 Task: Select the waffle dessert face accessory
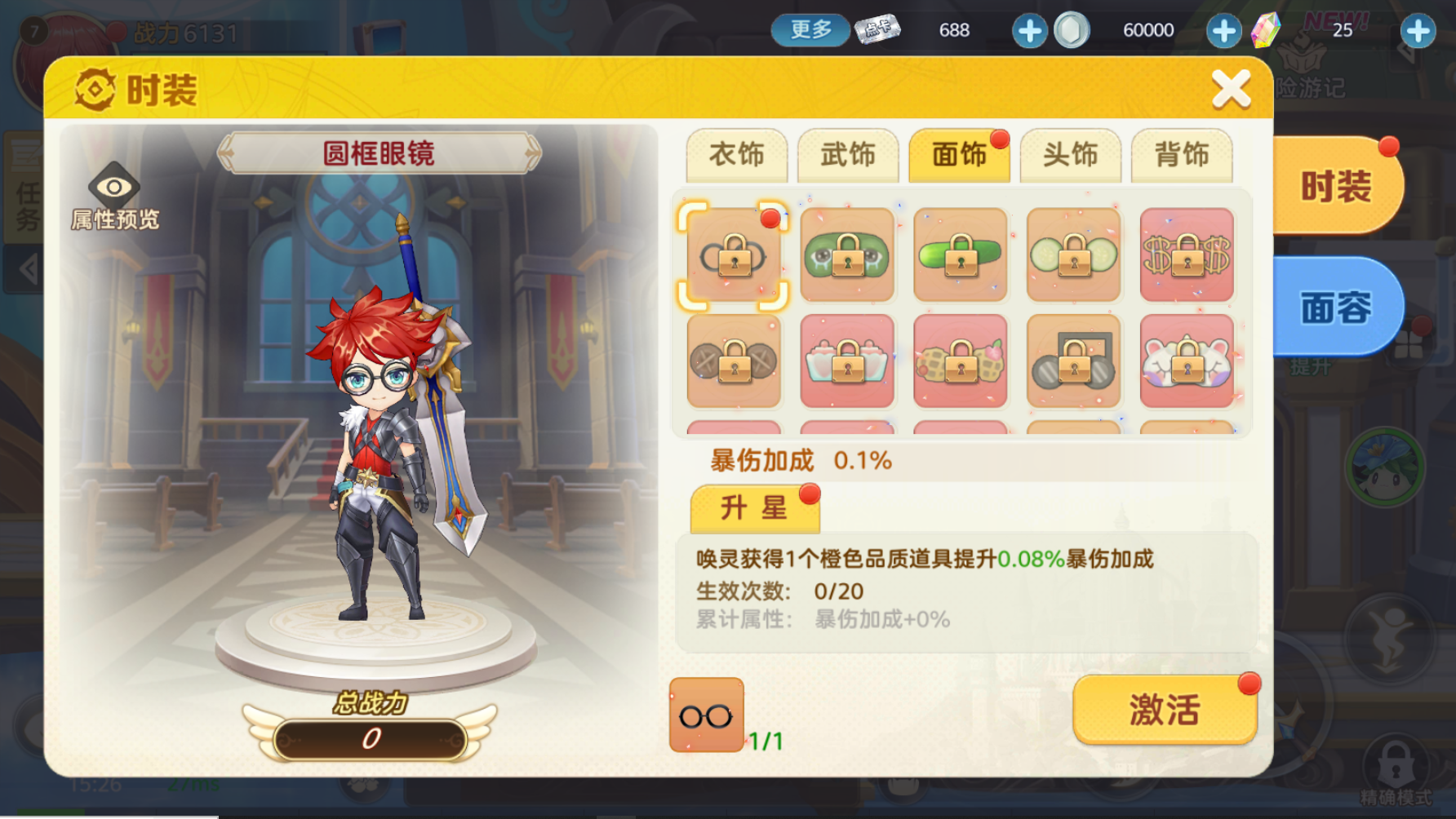pyautogui.click(x=960, y=362)
